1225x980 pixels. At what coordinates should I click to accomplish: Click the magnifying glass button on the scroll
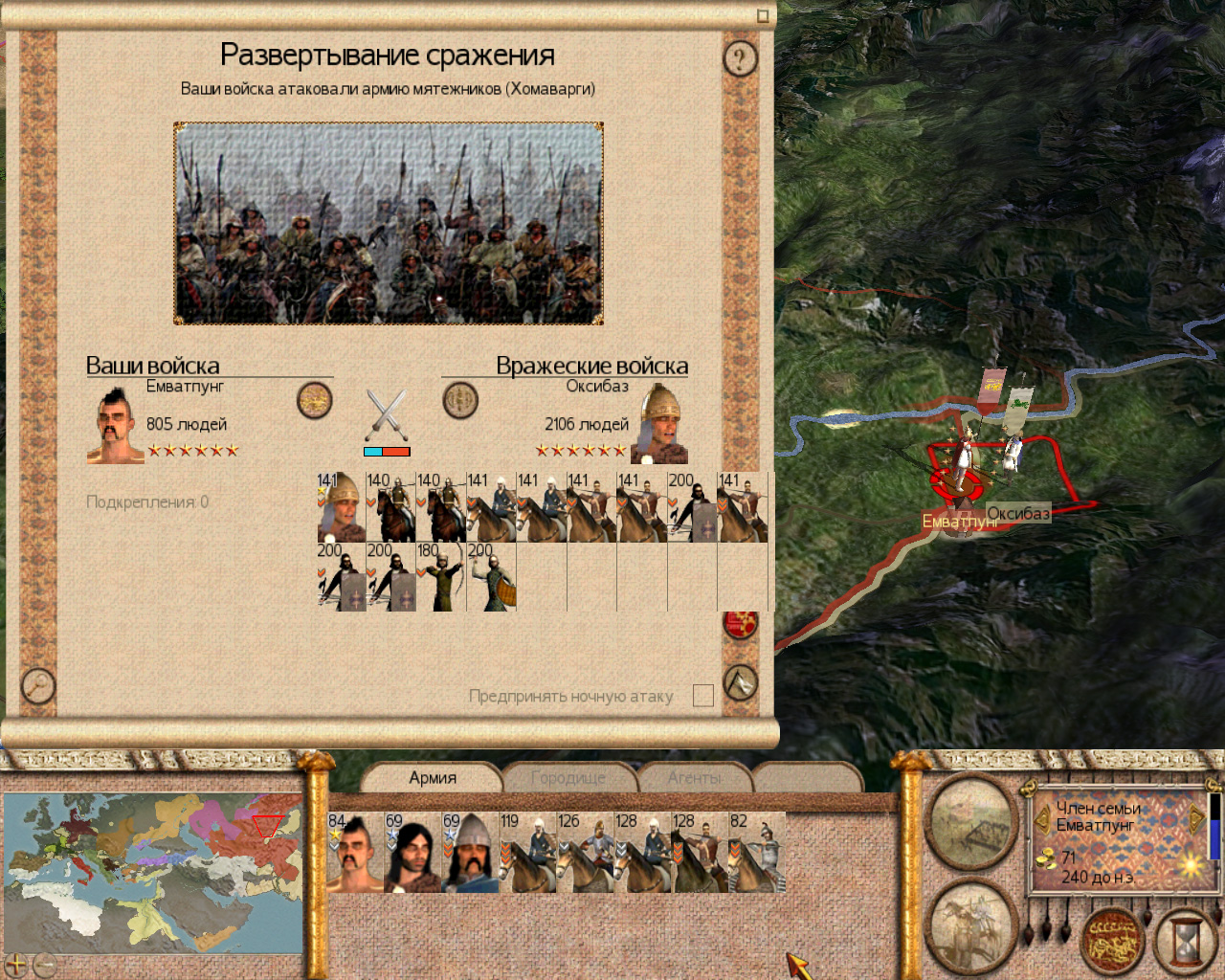[x=37, y=684]
